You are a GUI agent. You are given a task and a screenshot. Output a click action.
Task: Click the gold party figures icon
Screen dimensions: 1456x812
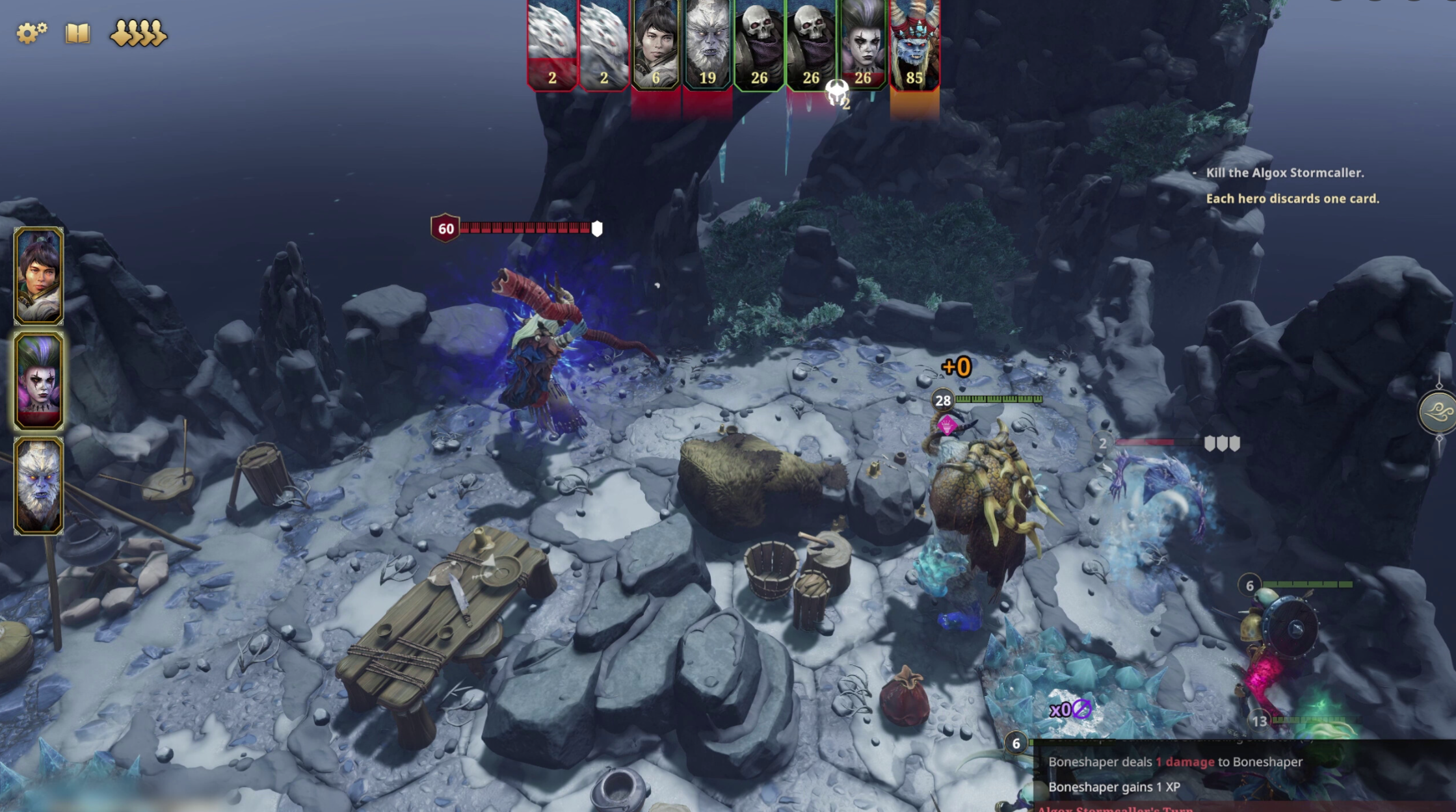click(139, 33)
